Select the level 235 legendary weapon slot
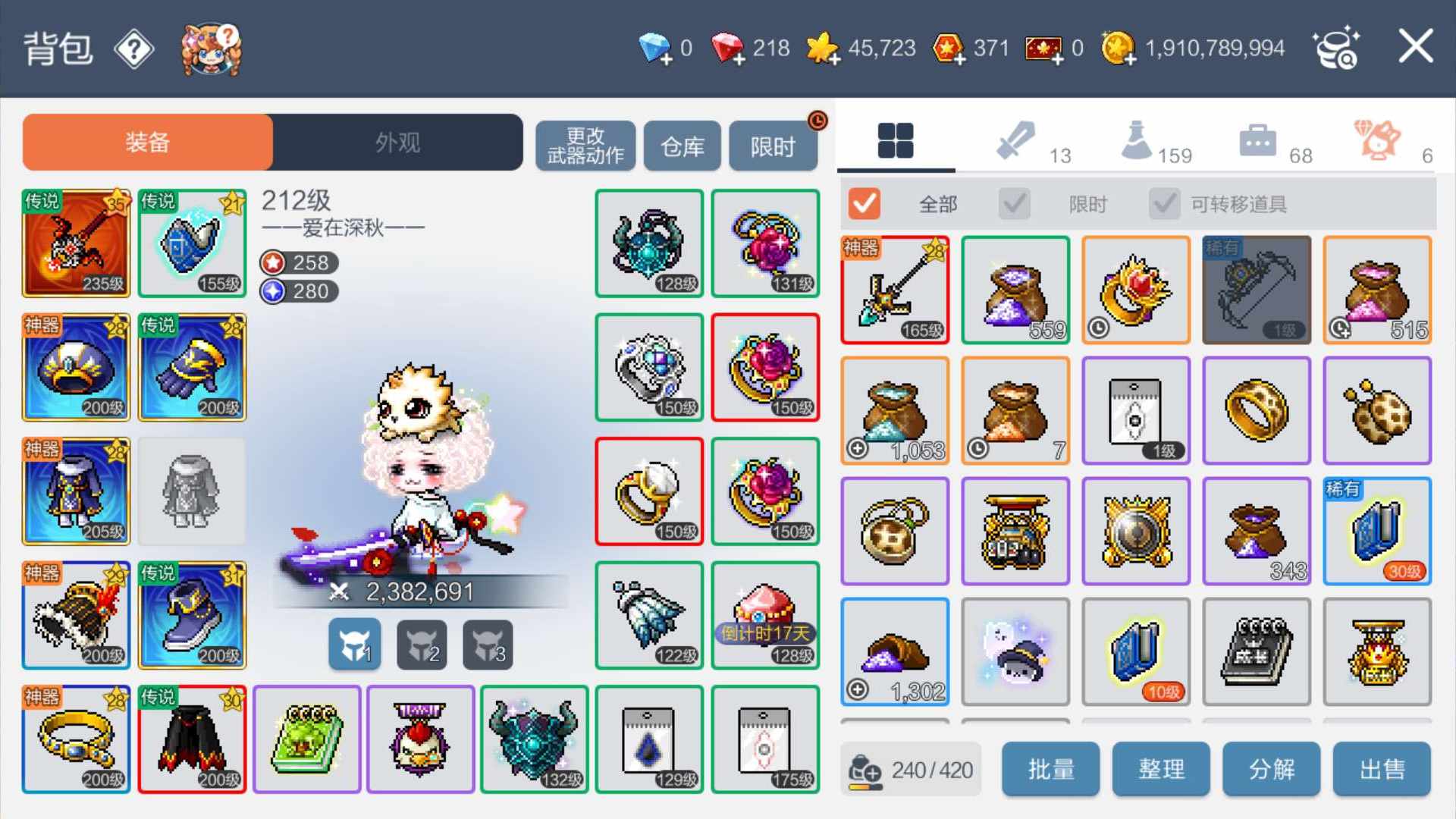Image resolution: width=1456 pixels, height=819 pixels. (x=76, y=243)
